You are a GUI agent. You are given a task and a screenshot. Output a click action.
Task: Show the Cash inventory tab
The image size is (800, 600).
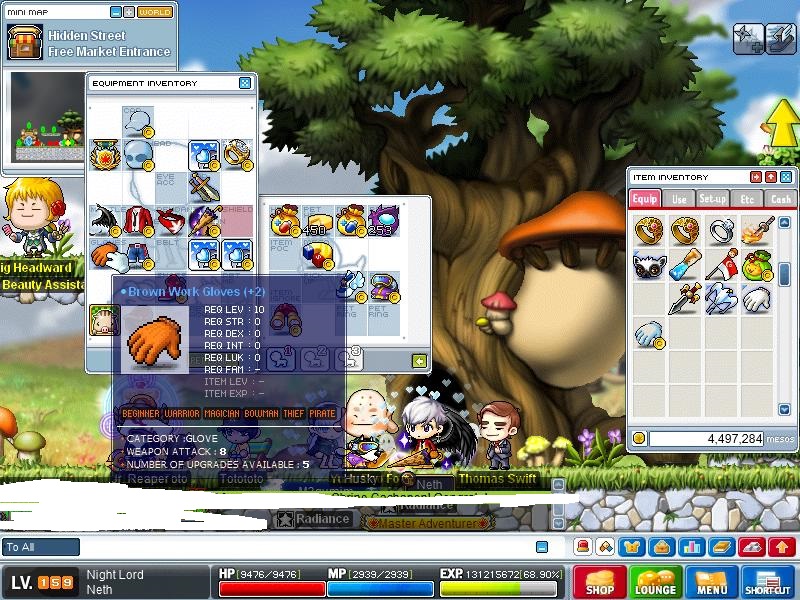pos(780,199)
